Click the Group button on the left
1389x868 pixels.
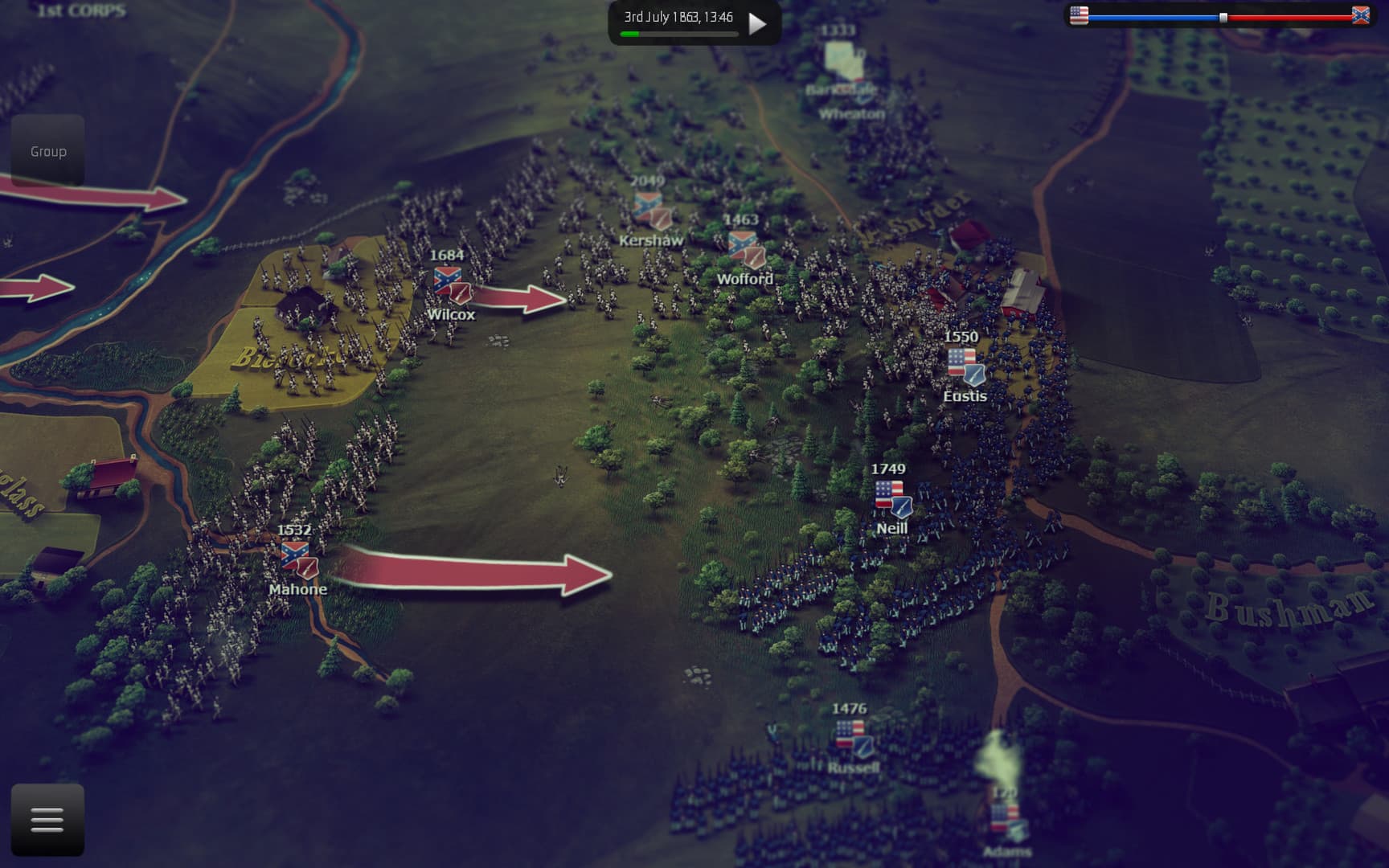coord(47,150)
